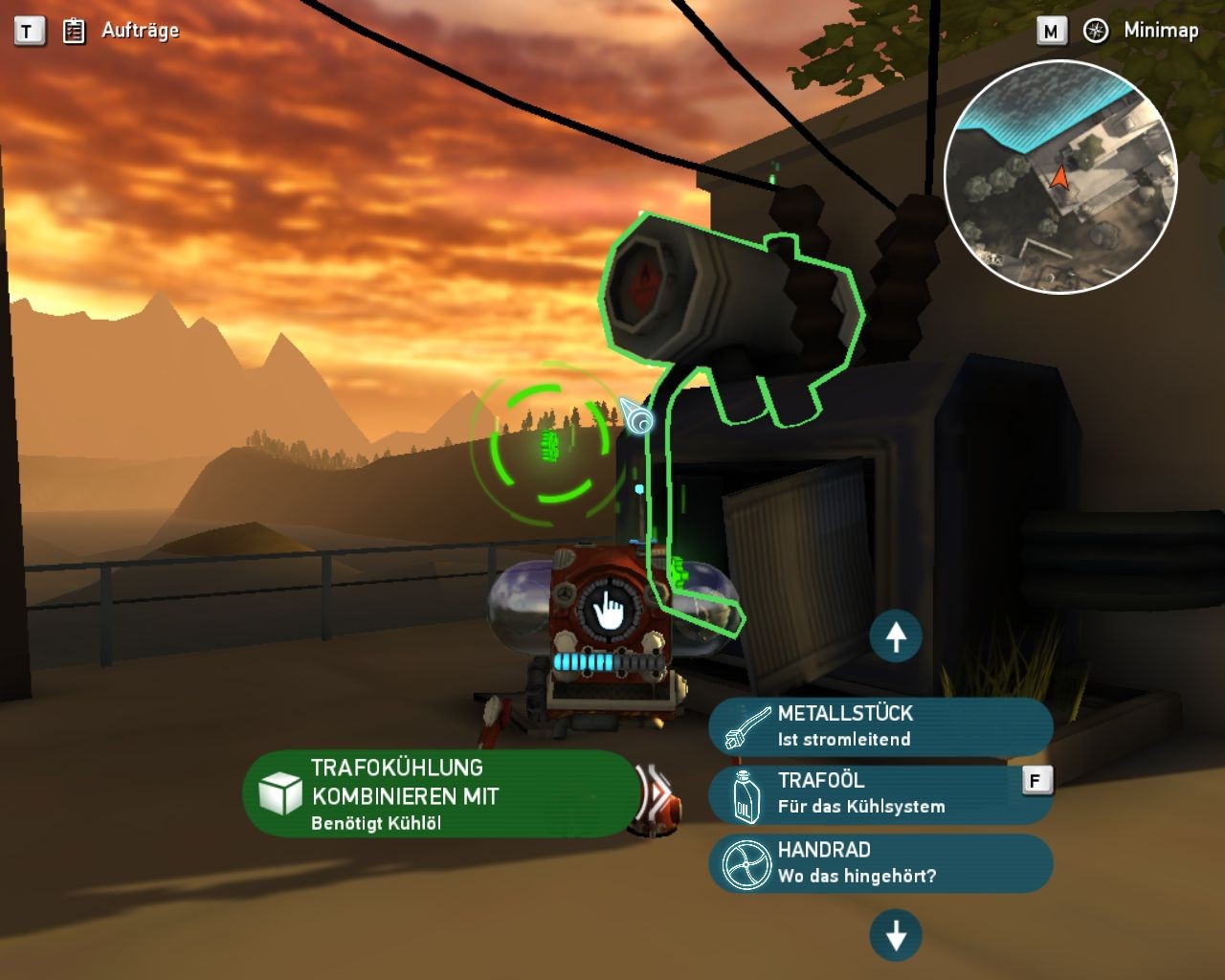
Task: Click the down arrow below the item list
Action: pyautogui.click(x=896, y=935)
